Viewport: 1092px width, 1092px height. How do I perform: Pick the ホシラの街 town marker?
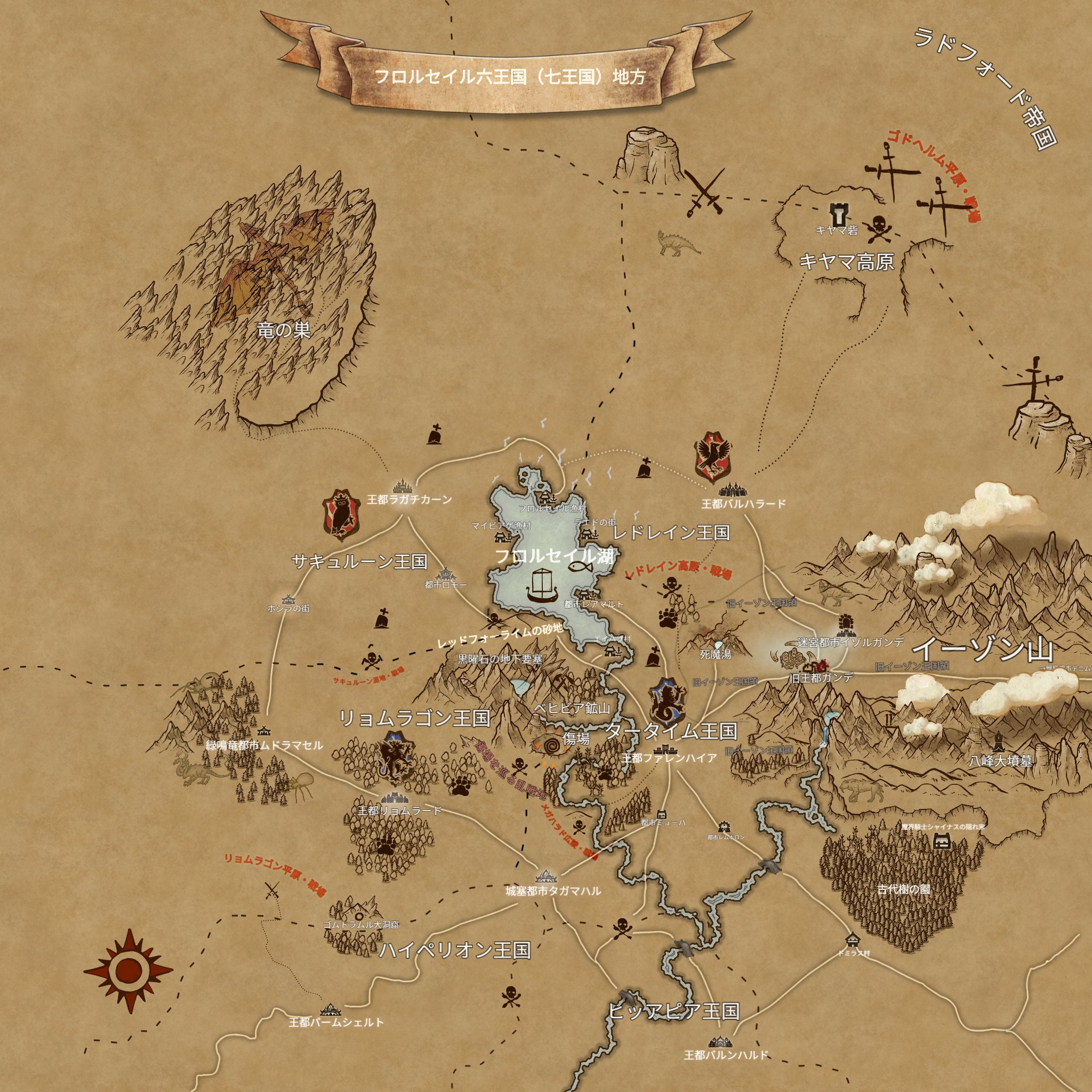[x=289, y=599]
